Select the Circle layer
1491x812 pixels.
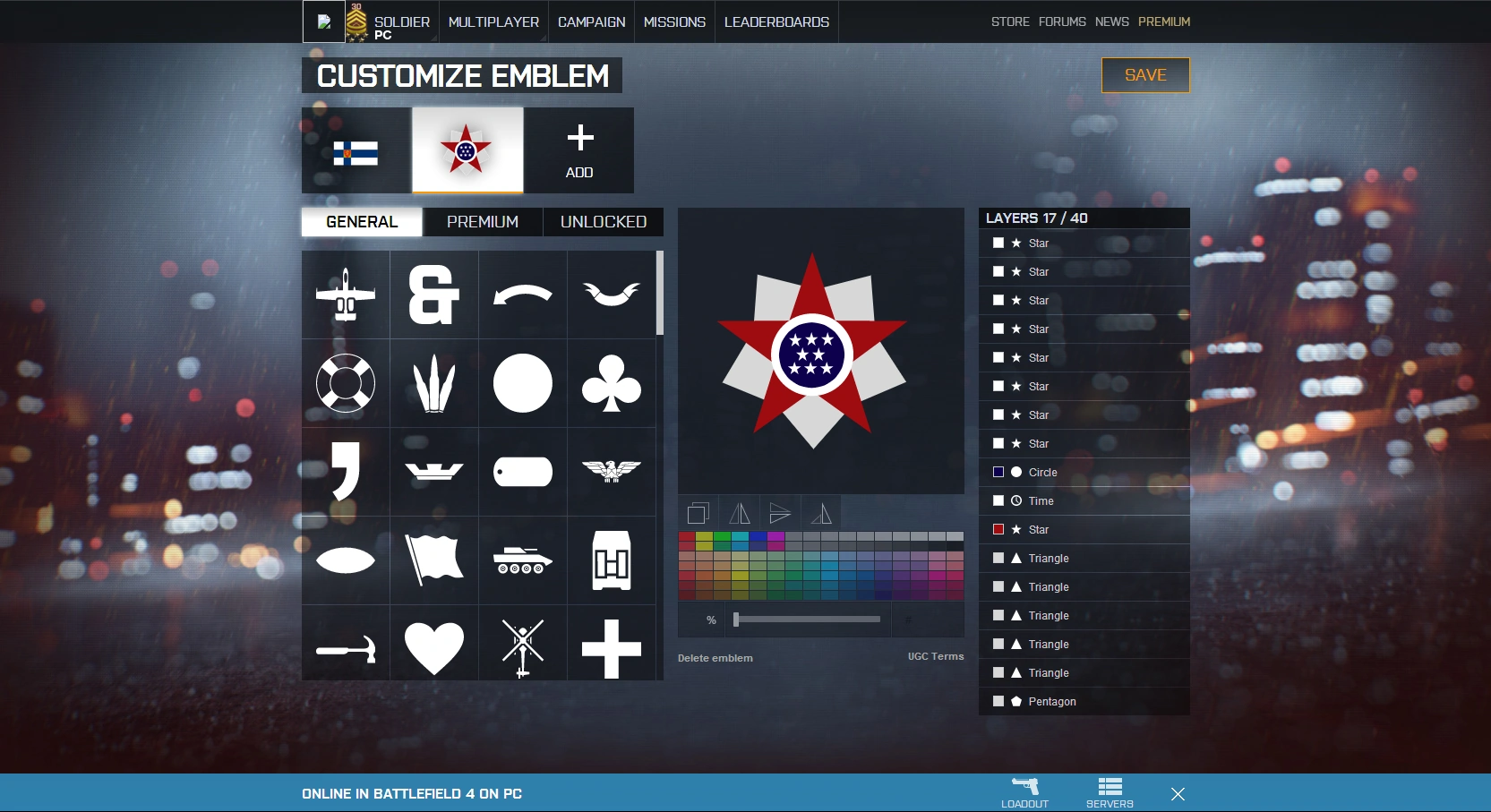[1042, 473]
